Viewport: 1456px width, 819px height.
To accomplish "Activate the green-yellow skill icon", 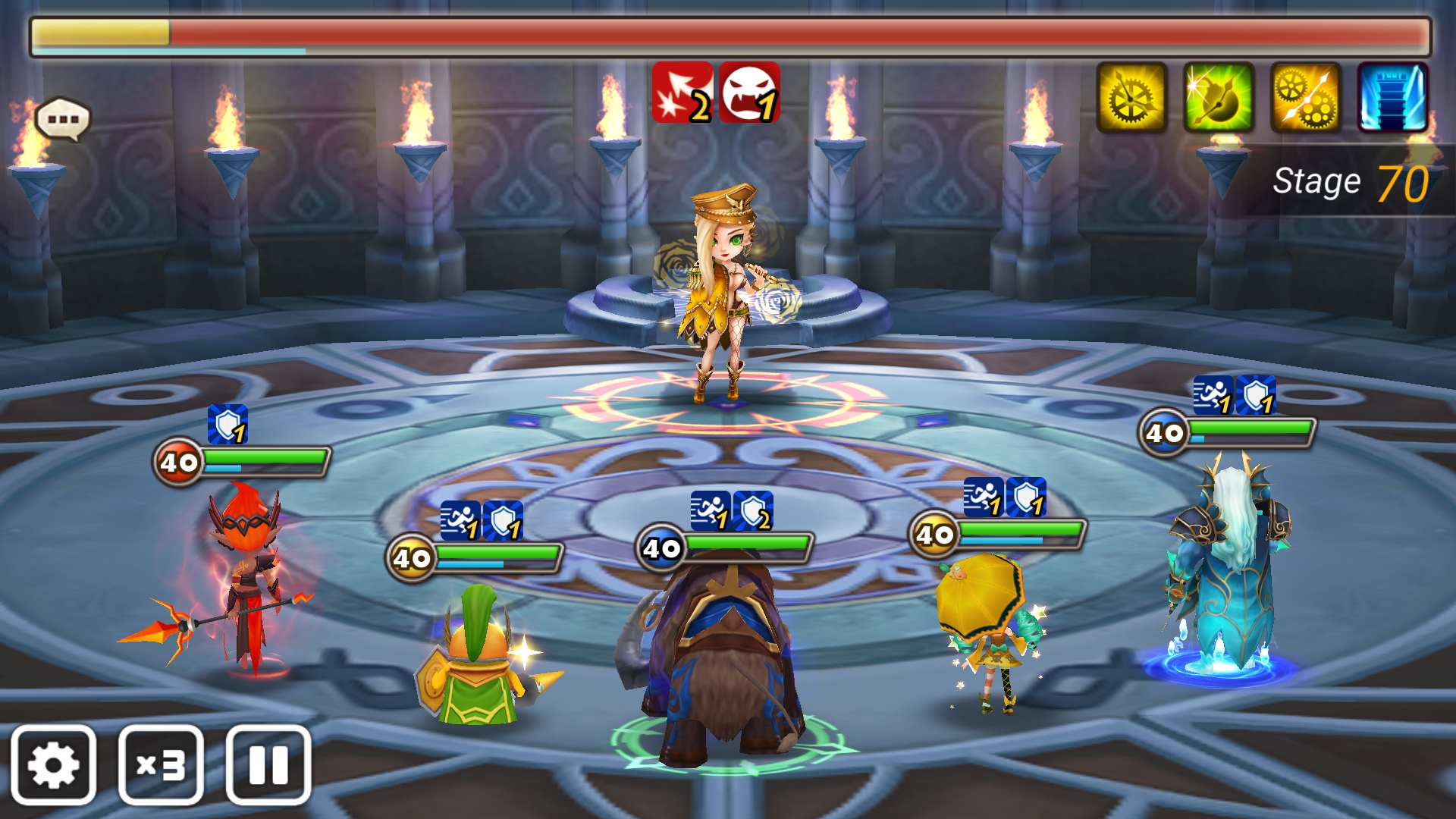I will [x=1219, y=98].
